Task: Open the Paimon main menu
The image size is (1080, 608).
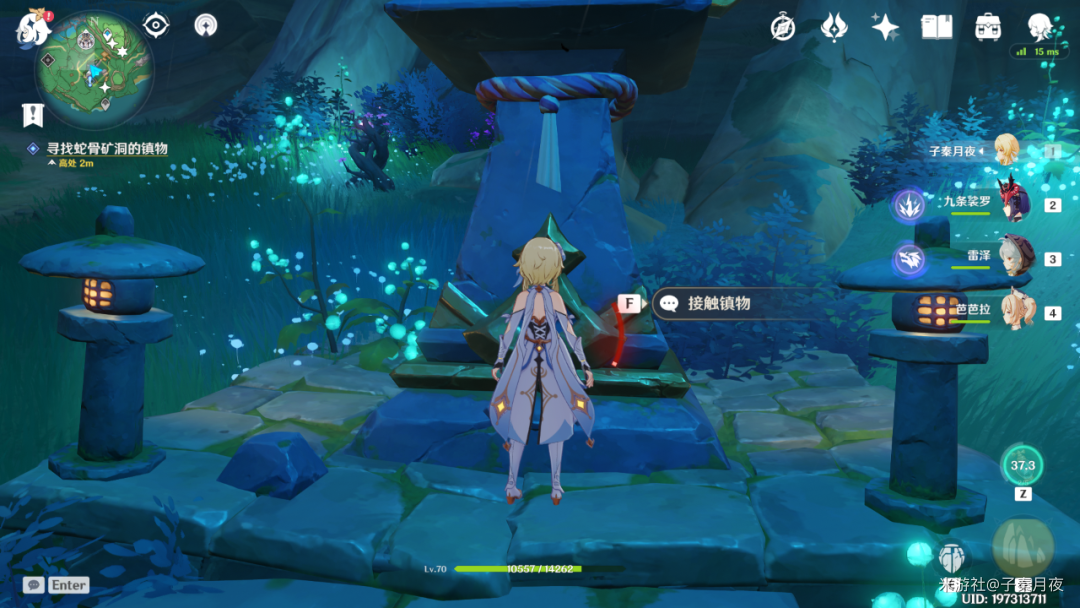Action: coord(33,27)
